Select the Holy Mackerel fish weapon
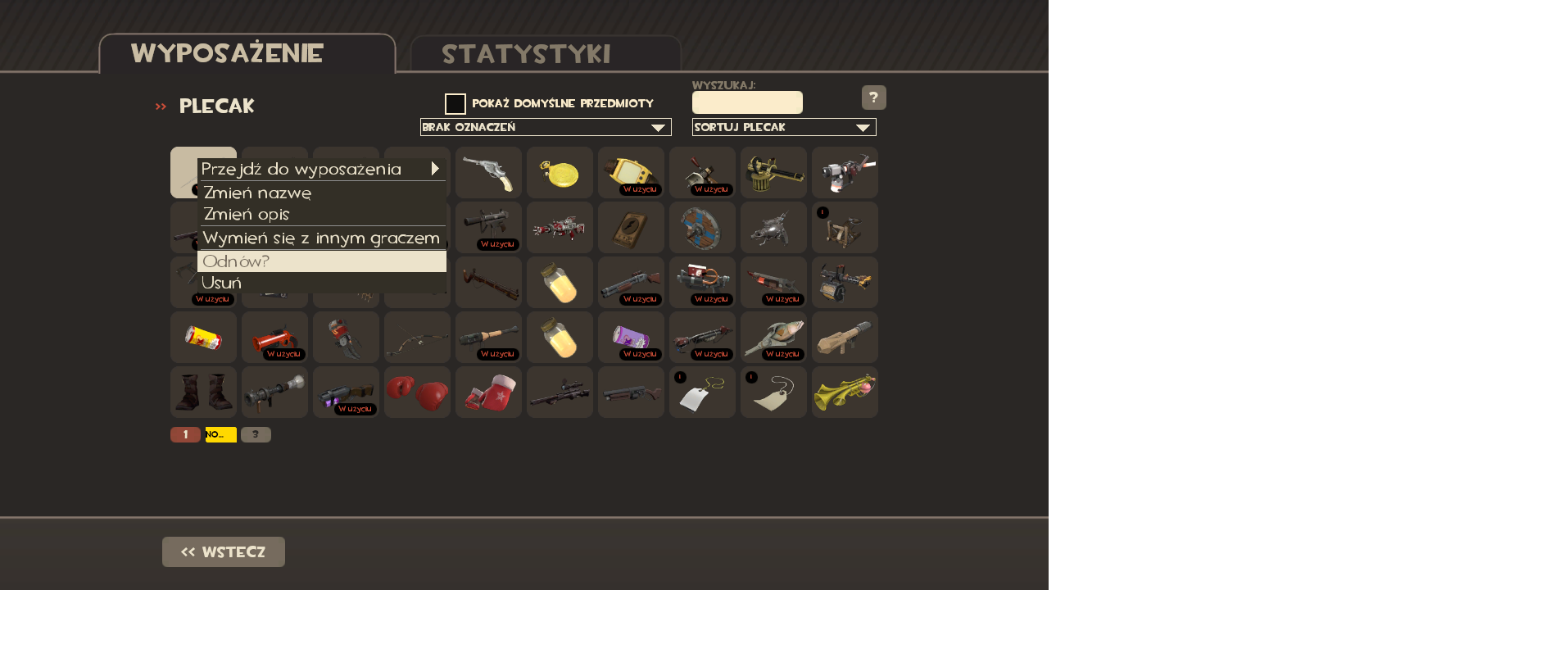The image size is (1568, 649). 773,337
